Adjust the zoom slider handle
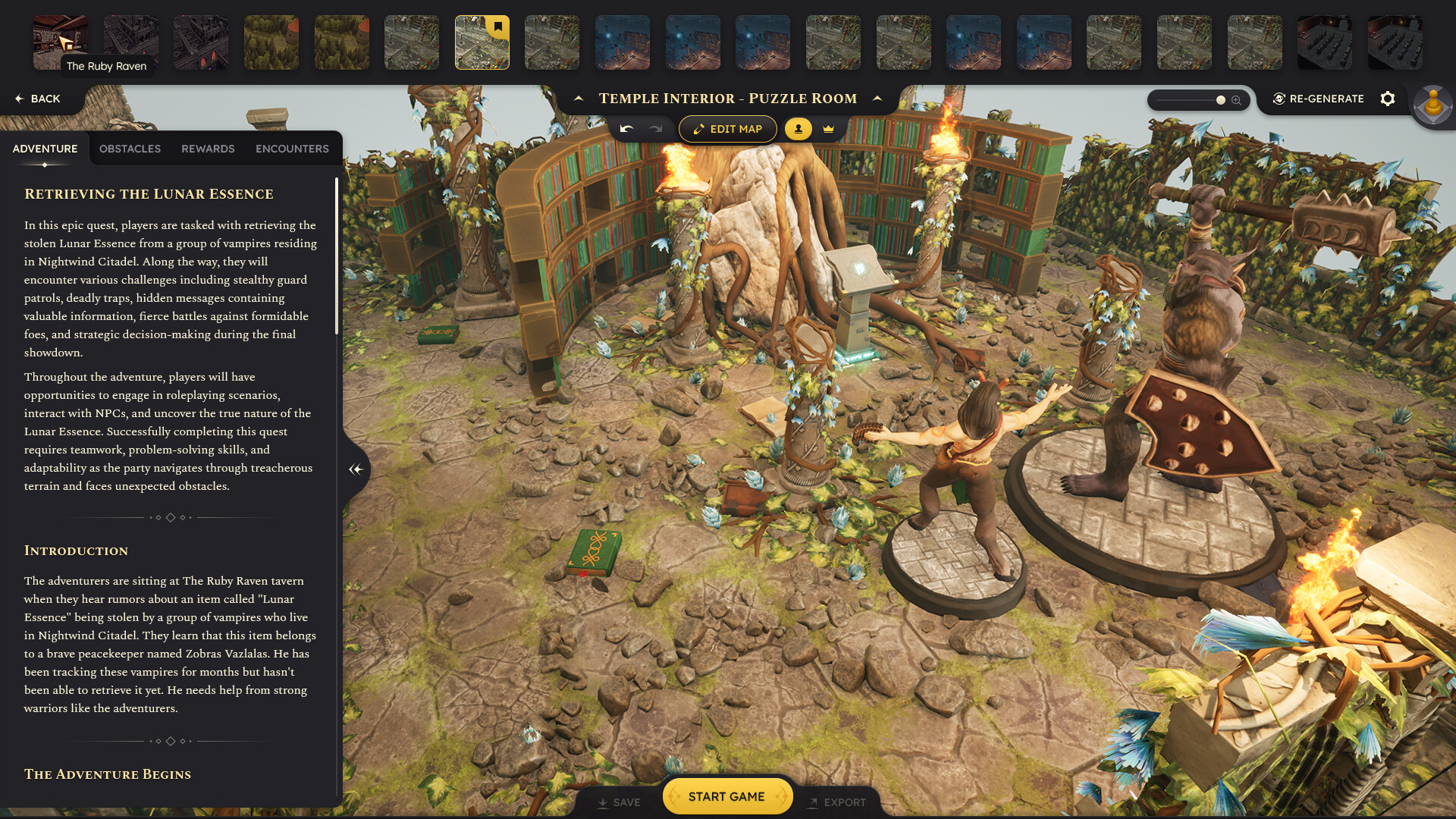 click(x=1219, y=99)
